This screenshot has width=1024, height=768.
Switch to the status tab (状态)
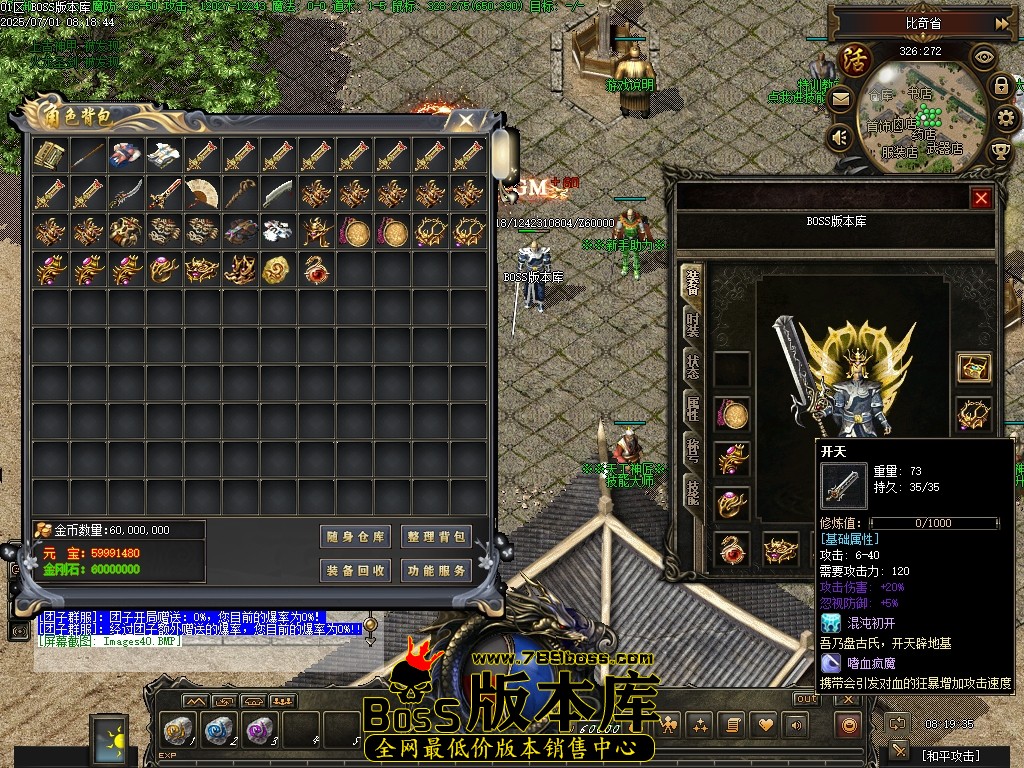[692, 366]
